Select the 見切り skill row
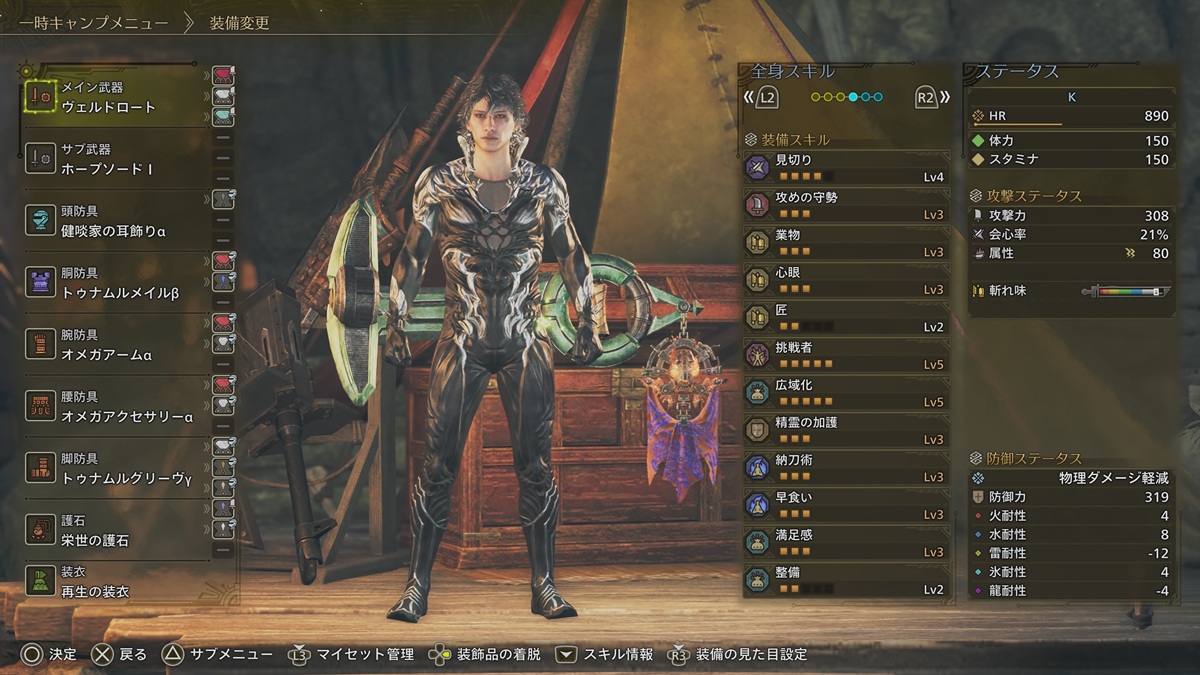Image resolution: width=1200 pixels, height=675 pixels. coord(846,167)
